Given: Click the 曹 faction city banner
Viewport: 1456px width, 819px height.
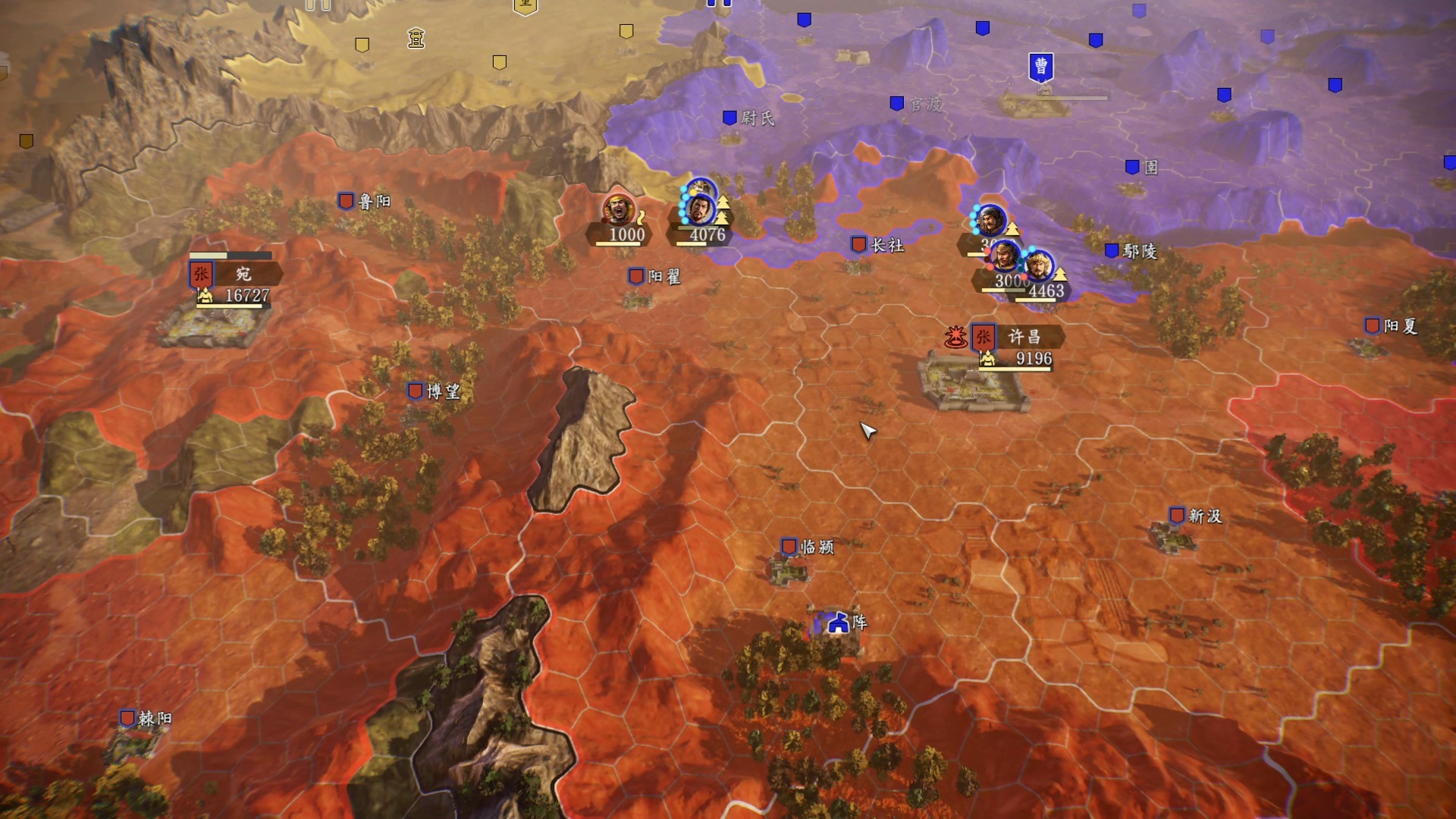Looking at the screenshot, I should click(x=1041, y=67).
